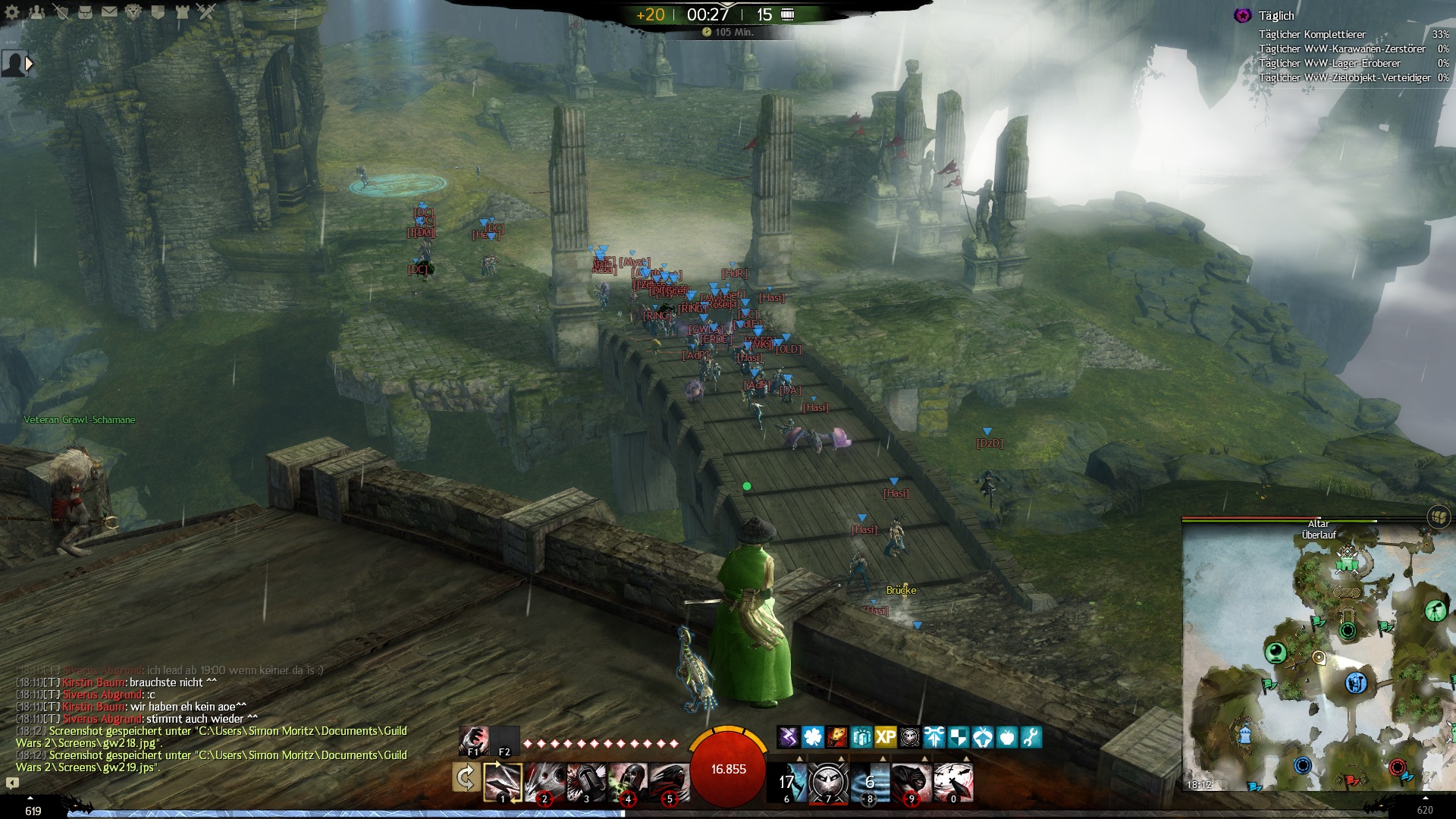The width and height of the screenshot is (1456, 819).
Task: Click the XP booster effect icon
Action: tap(885, 736)
